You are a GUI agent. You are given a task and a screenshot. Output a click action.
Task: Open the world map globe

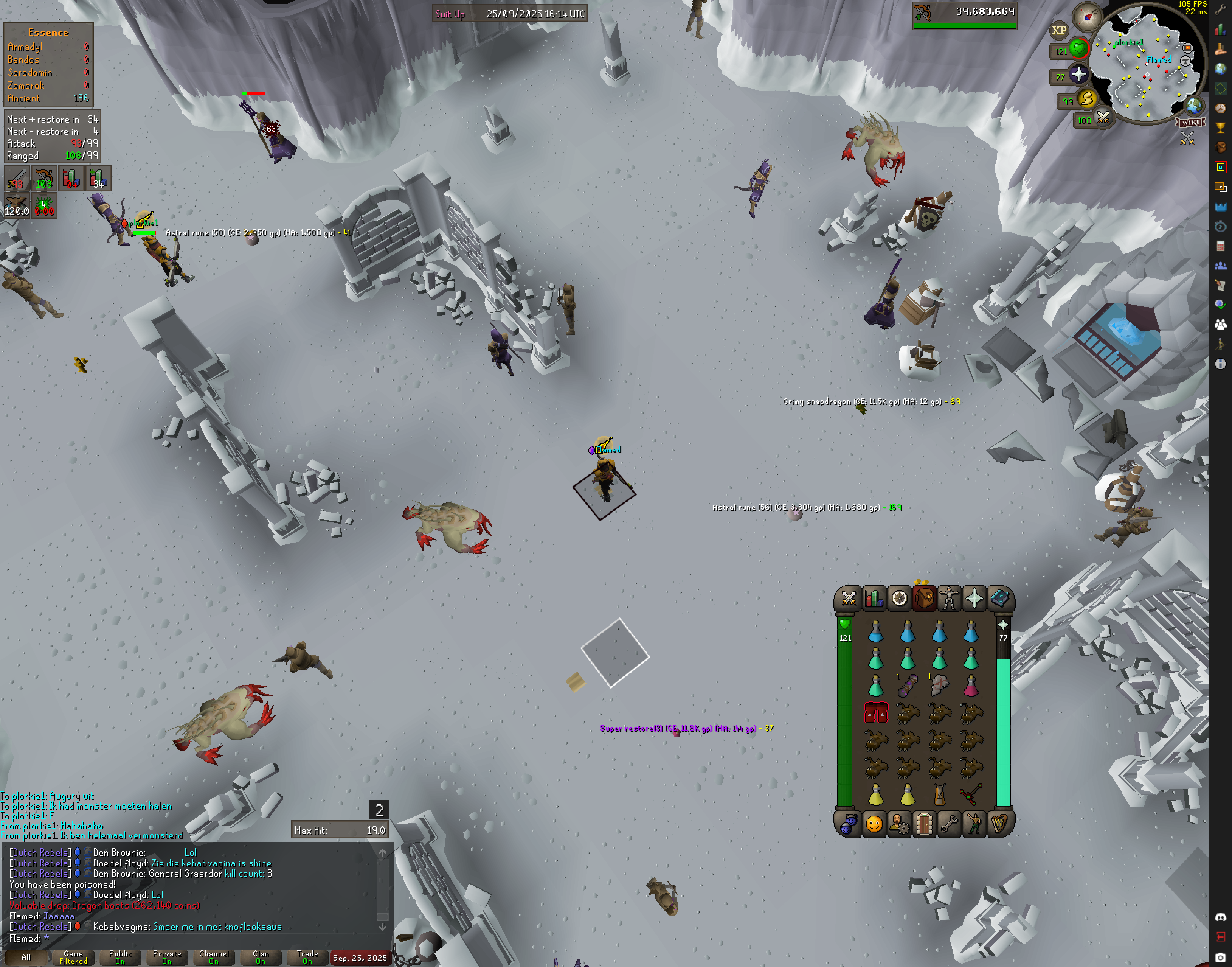point(1193,106)
